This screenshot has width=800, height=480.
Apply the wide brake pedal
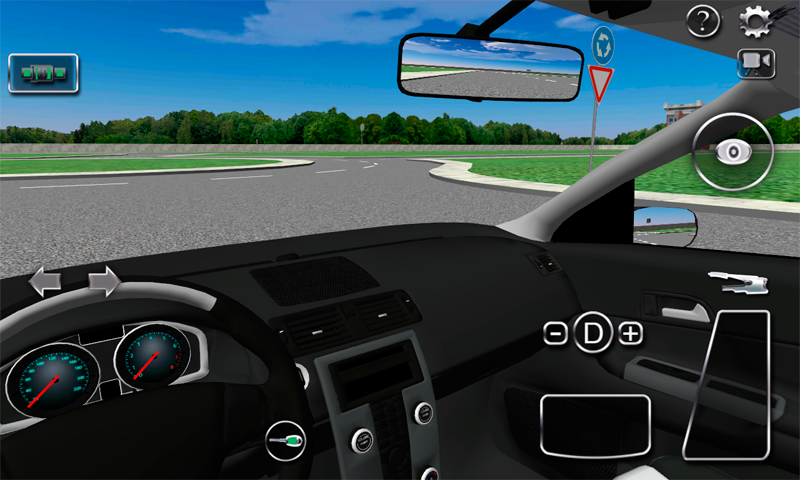point(595,426)
